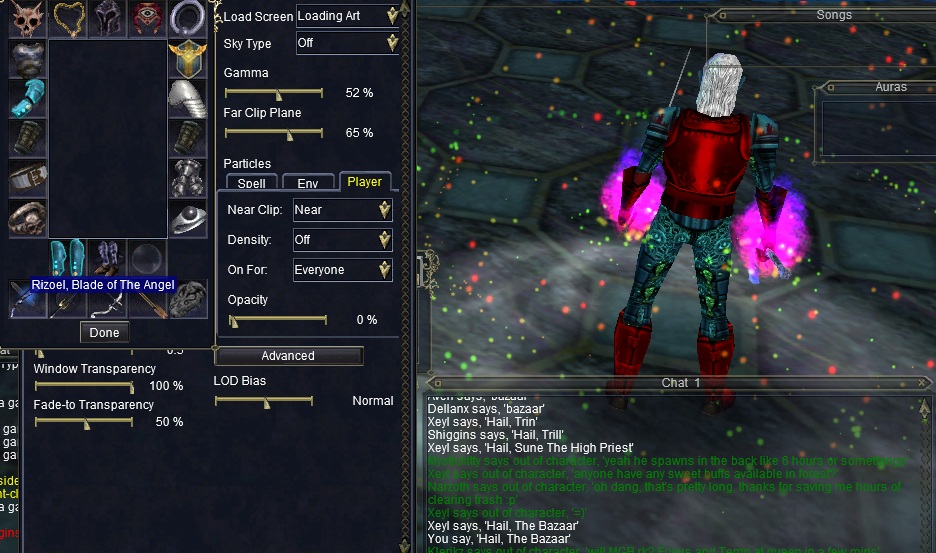This screenshot has height=553, width=936.
Task: Change the particle Density dropdown
Action: point(342,240)
